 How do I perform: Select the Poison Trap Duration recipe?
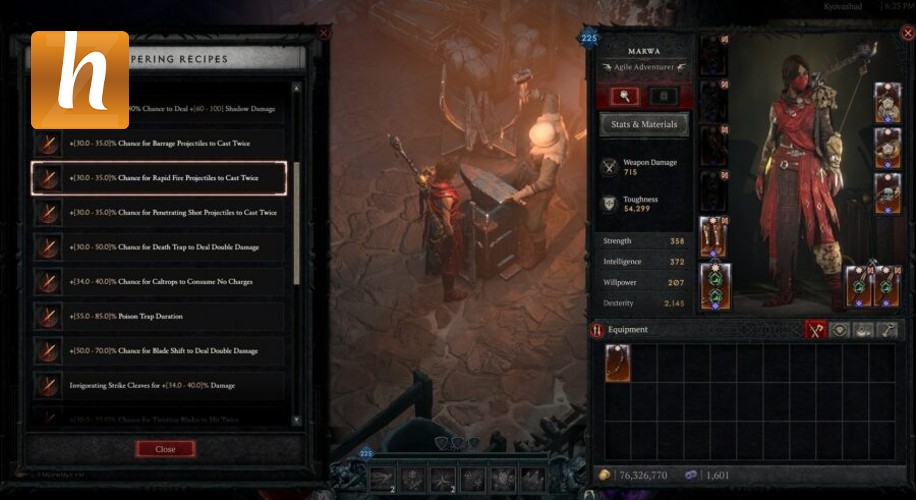tap(160, 316)
